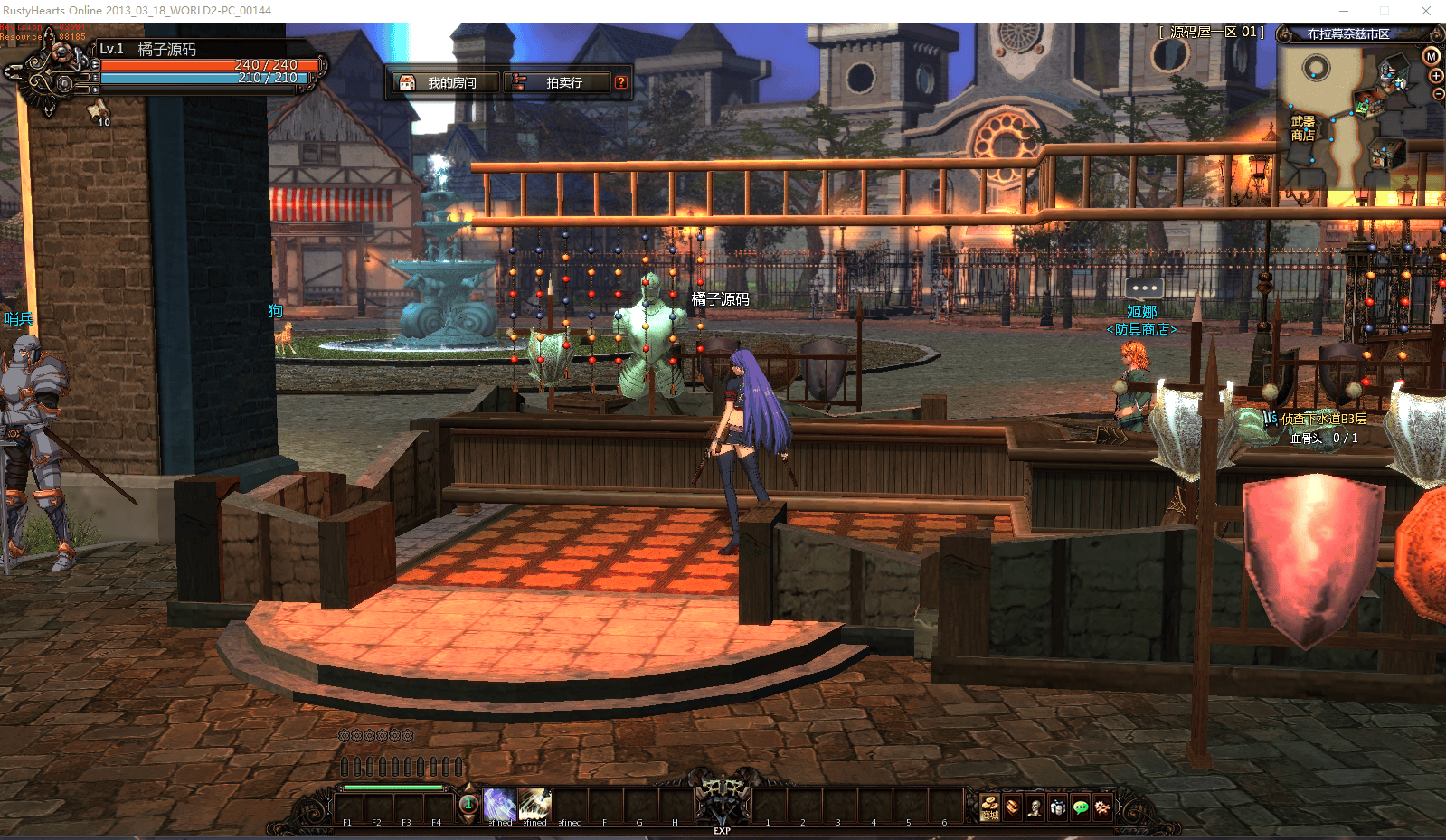Screen dimensions: 1446x840
Task: Minimize the game window
Action: tap(1344, 11)
